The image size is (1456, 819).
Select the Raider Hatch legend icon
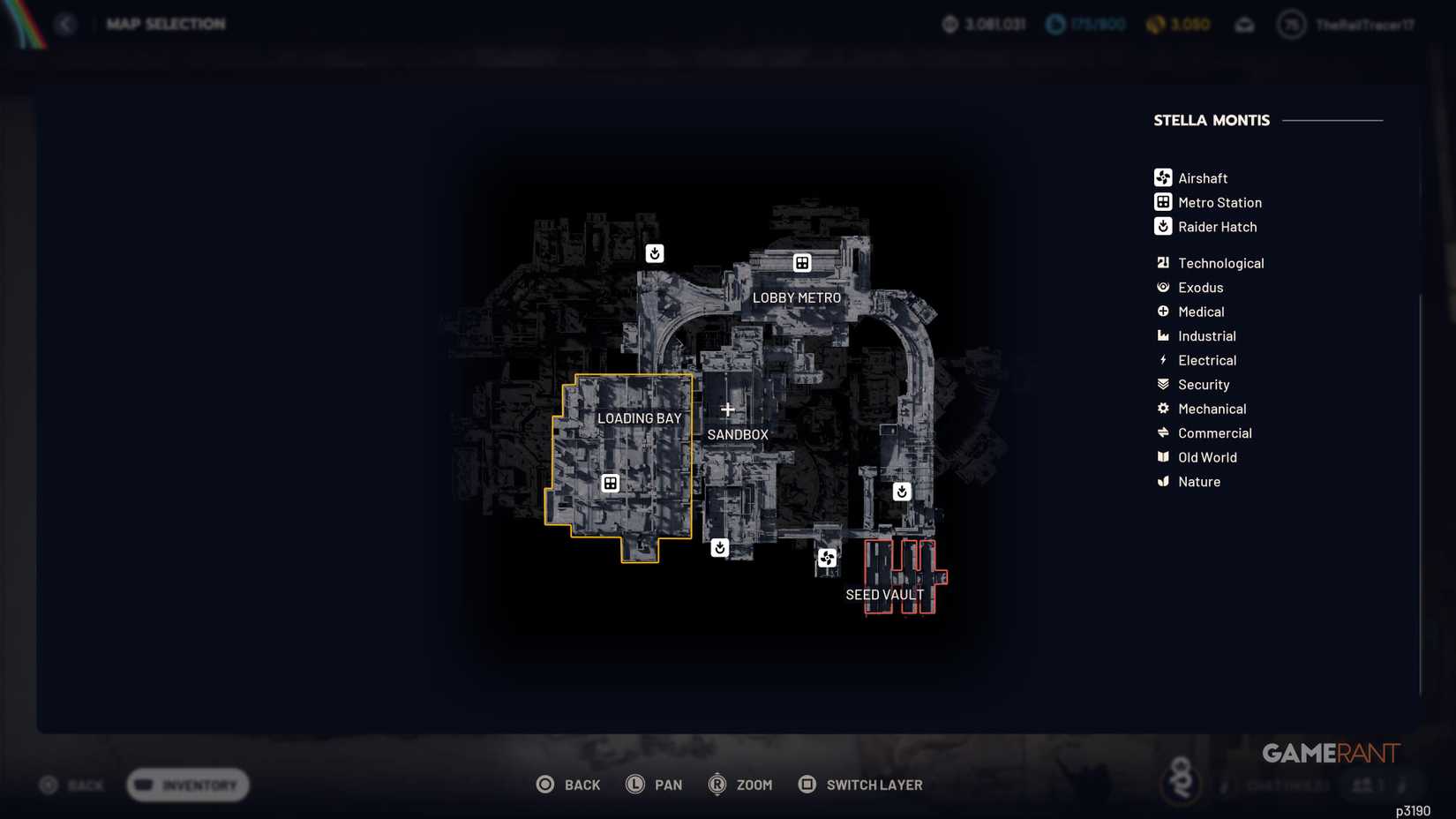pos(1162,227)
